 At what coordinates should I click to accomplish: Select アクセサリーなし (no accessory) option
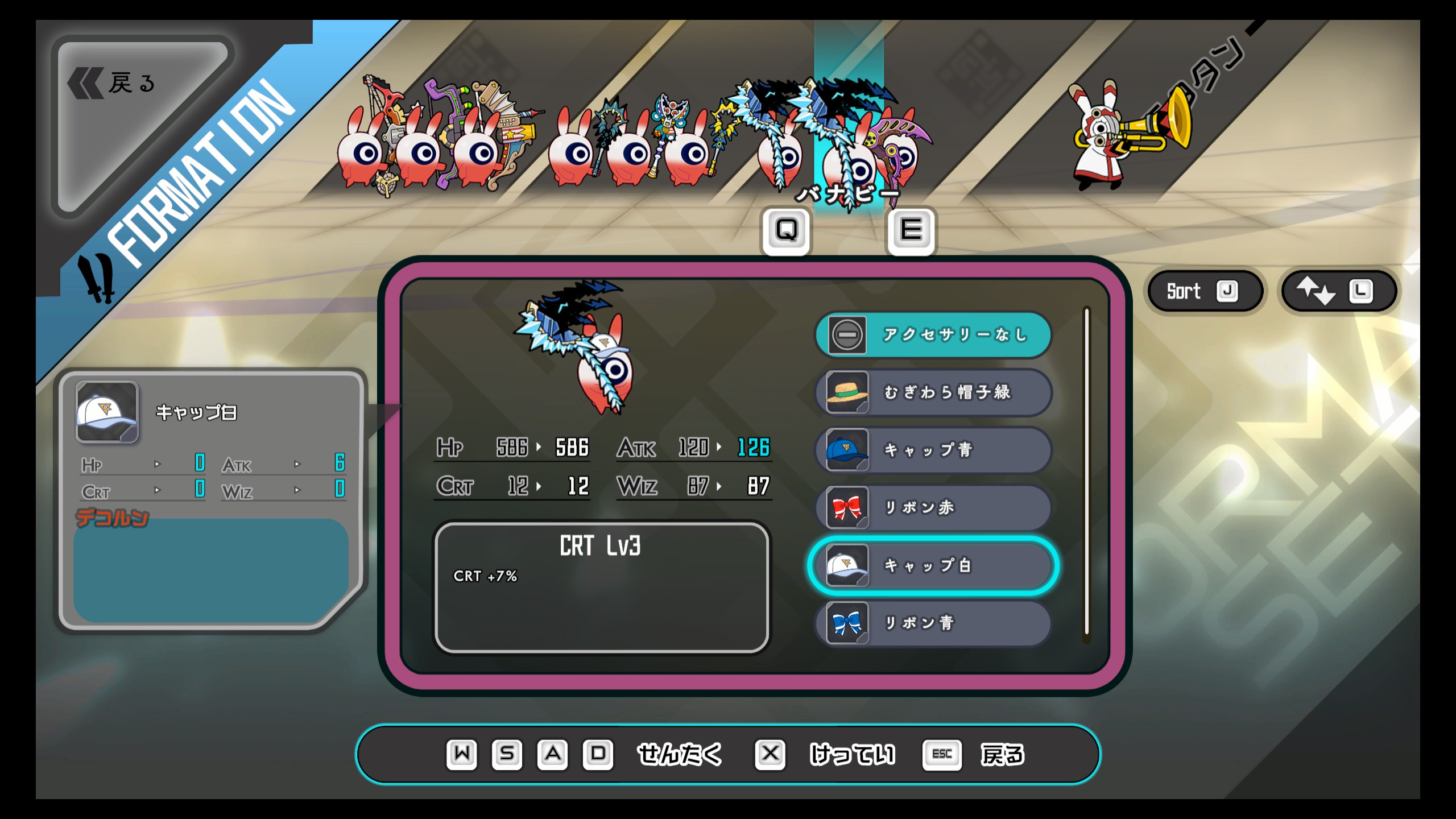pyautogui.click(x=933, y=335)
